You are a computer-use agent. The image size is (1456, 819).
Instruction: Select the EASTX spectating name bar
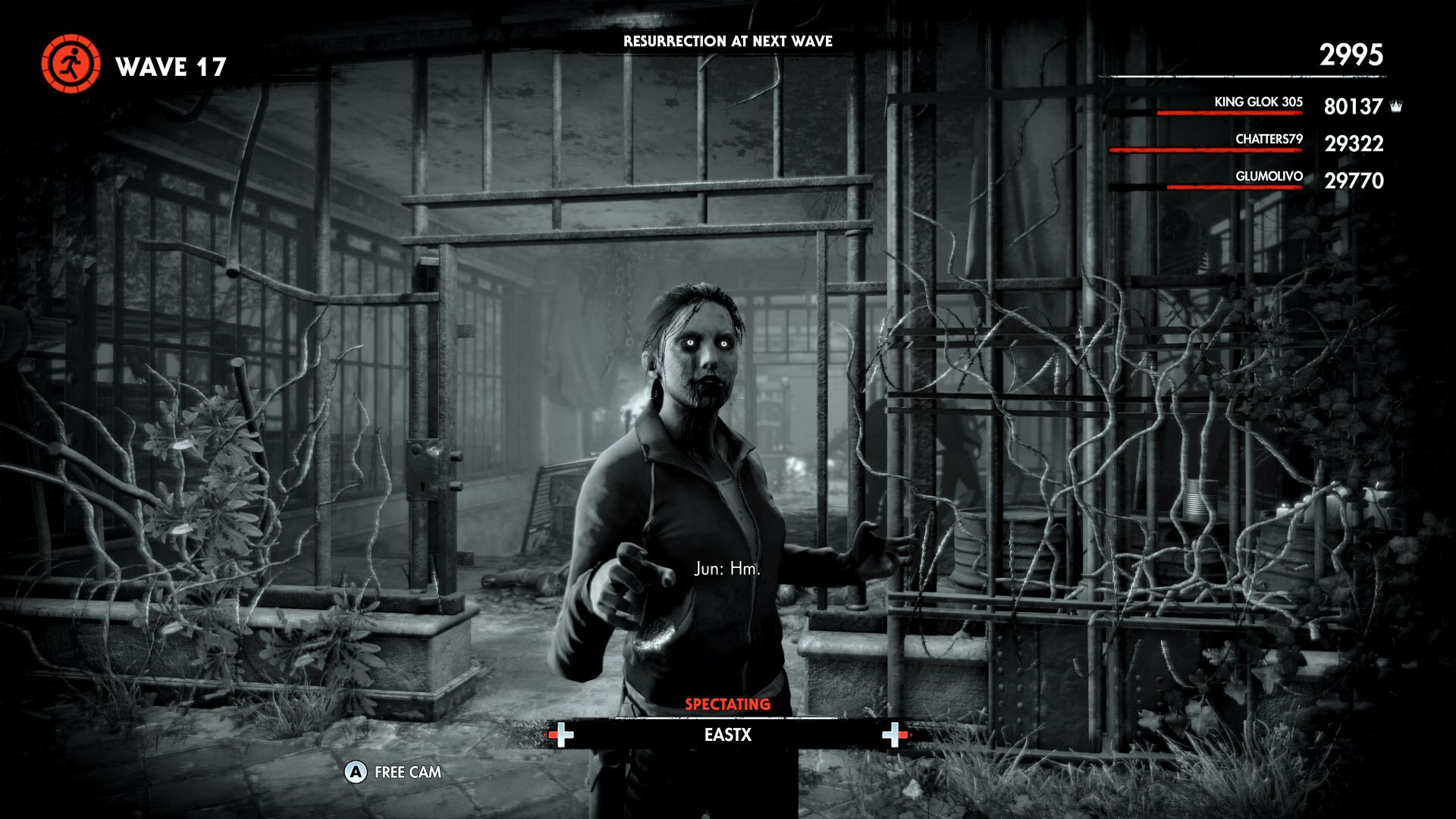[727, 735]
